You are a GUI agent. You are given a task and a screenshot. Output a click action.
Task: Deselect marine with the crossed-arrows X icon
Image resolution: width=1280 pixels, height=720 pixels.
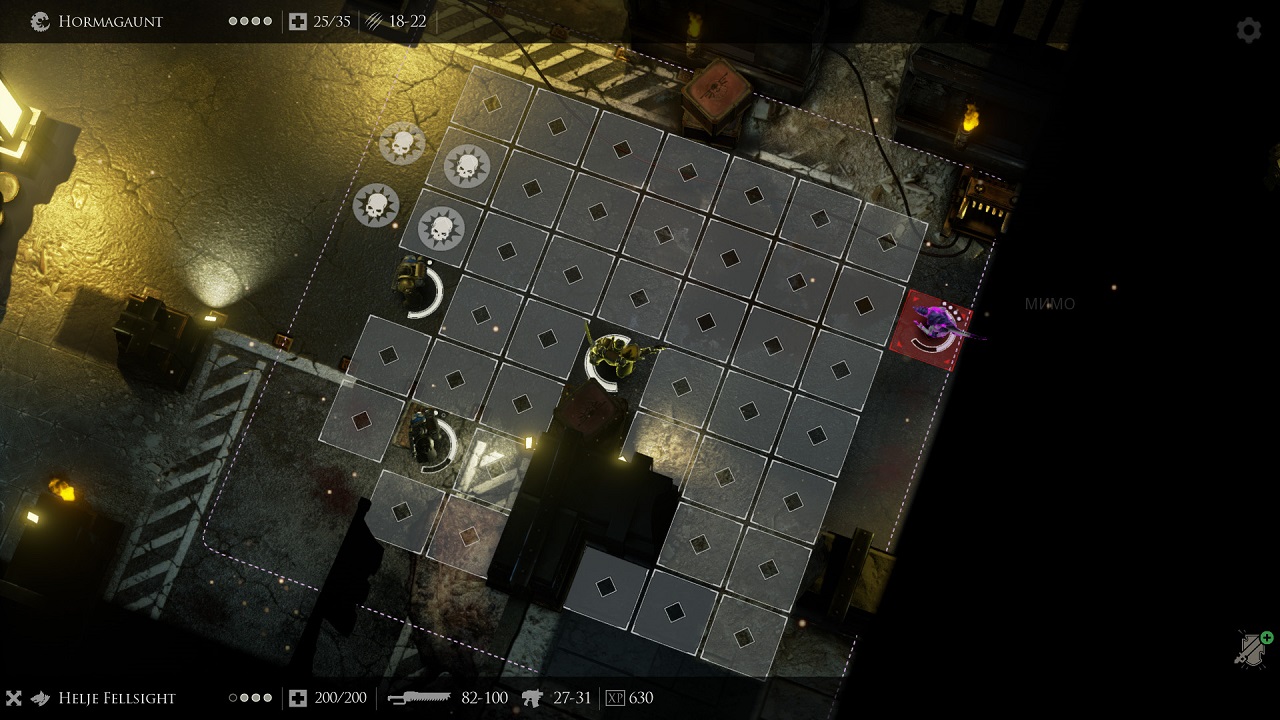(14, 698)
